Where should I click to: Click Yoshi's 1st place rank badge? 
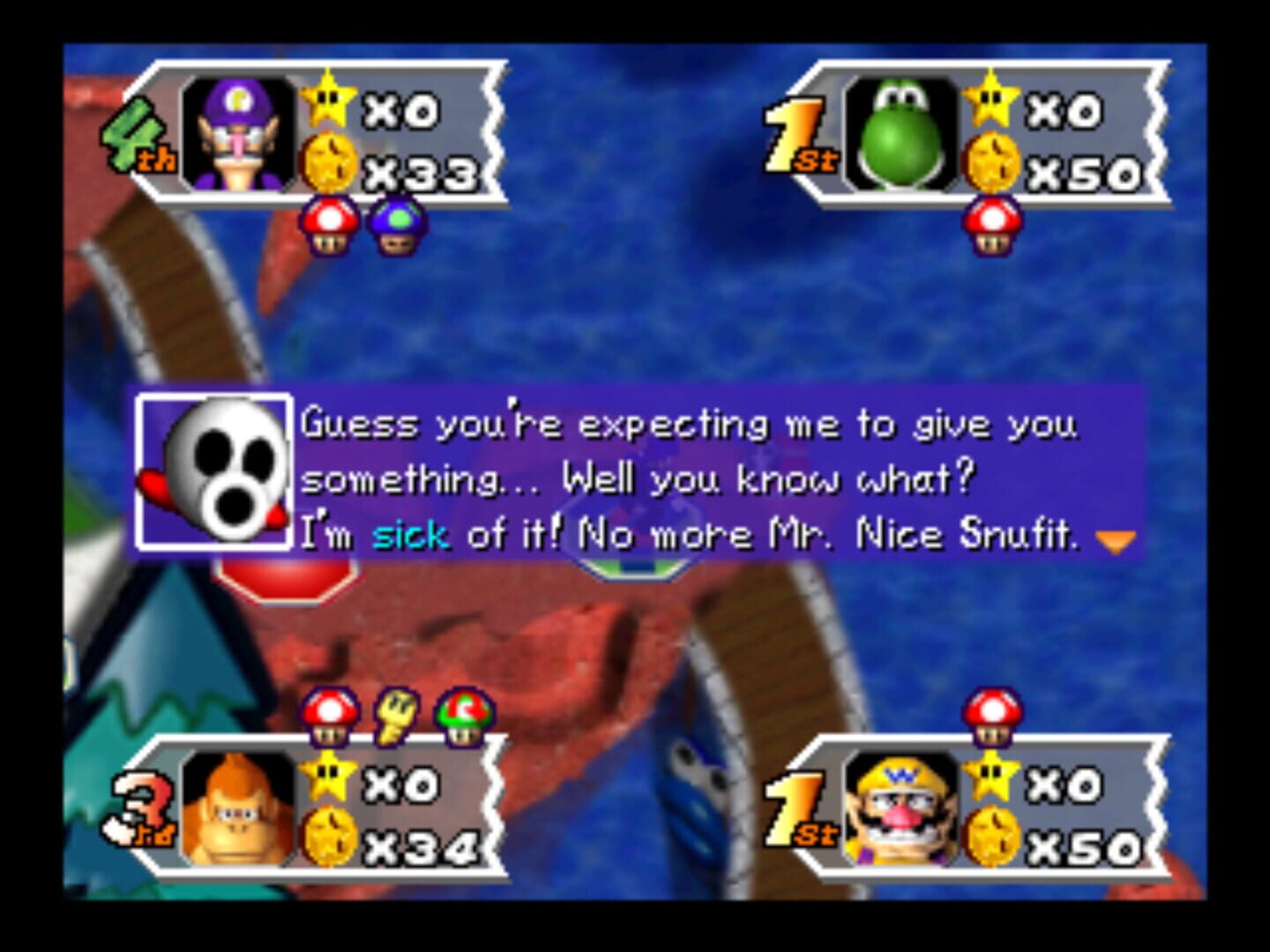(x=798, y=132)
